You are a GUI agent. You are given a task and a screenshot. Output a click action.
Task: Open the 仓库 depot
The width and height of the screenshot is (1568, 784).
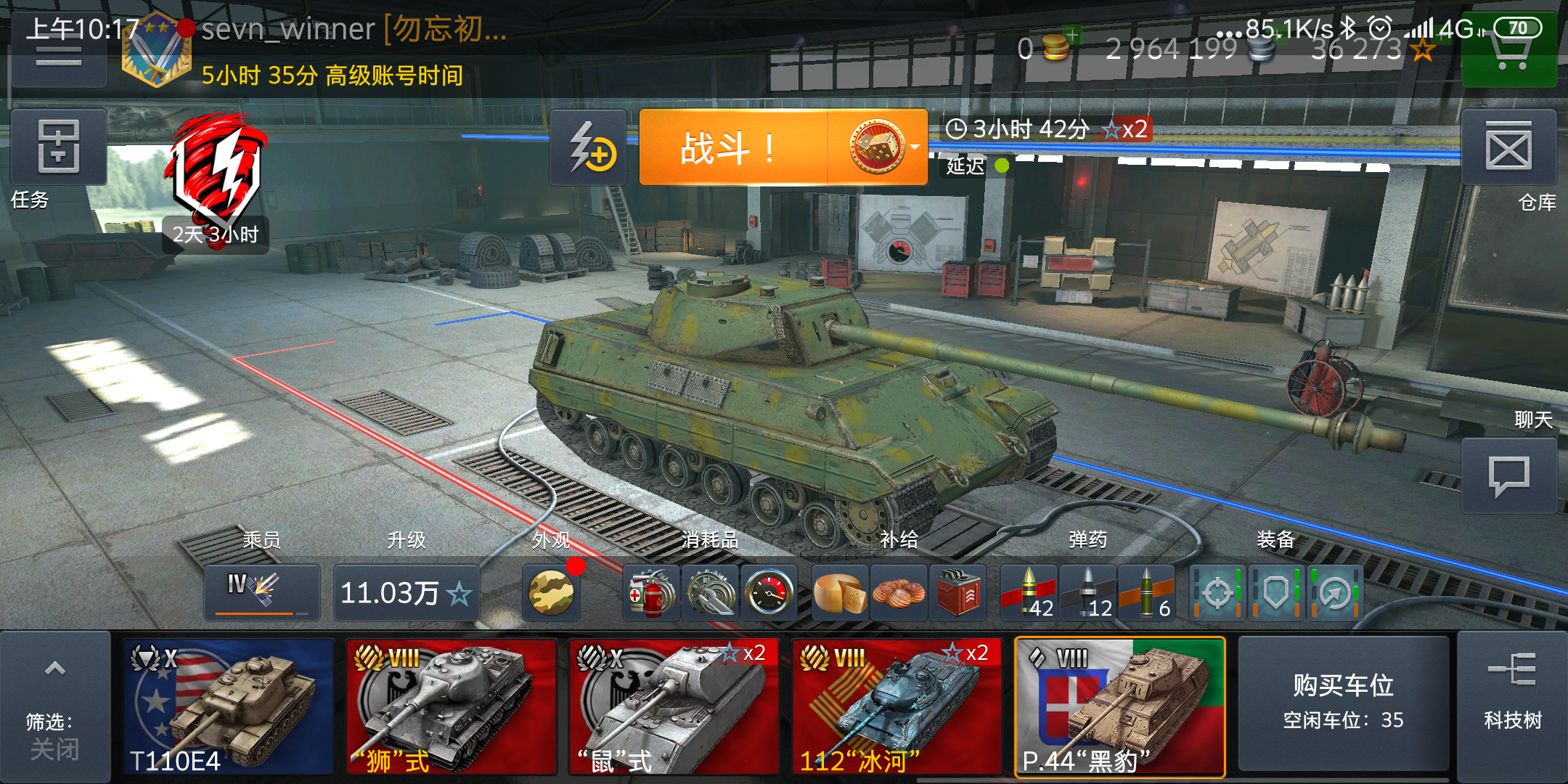1509,148
